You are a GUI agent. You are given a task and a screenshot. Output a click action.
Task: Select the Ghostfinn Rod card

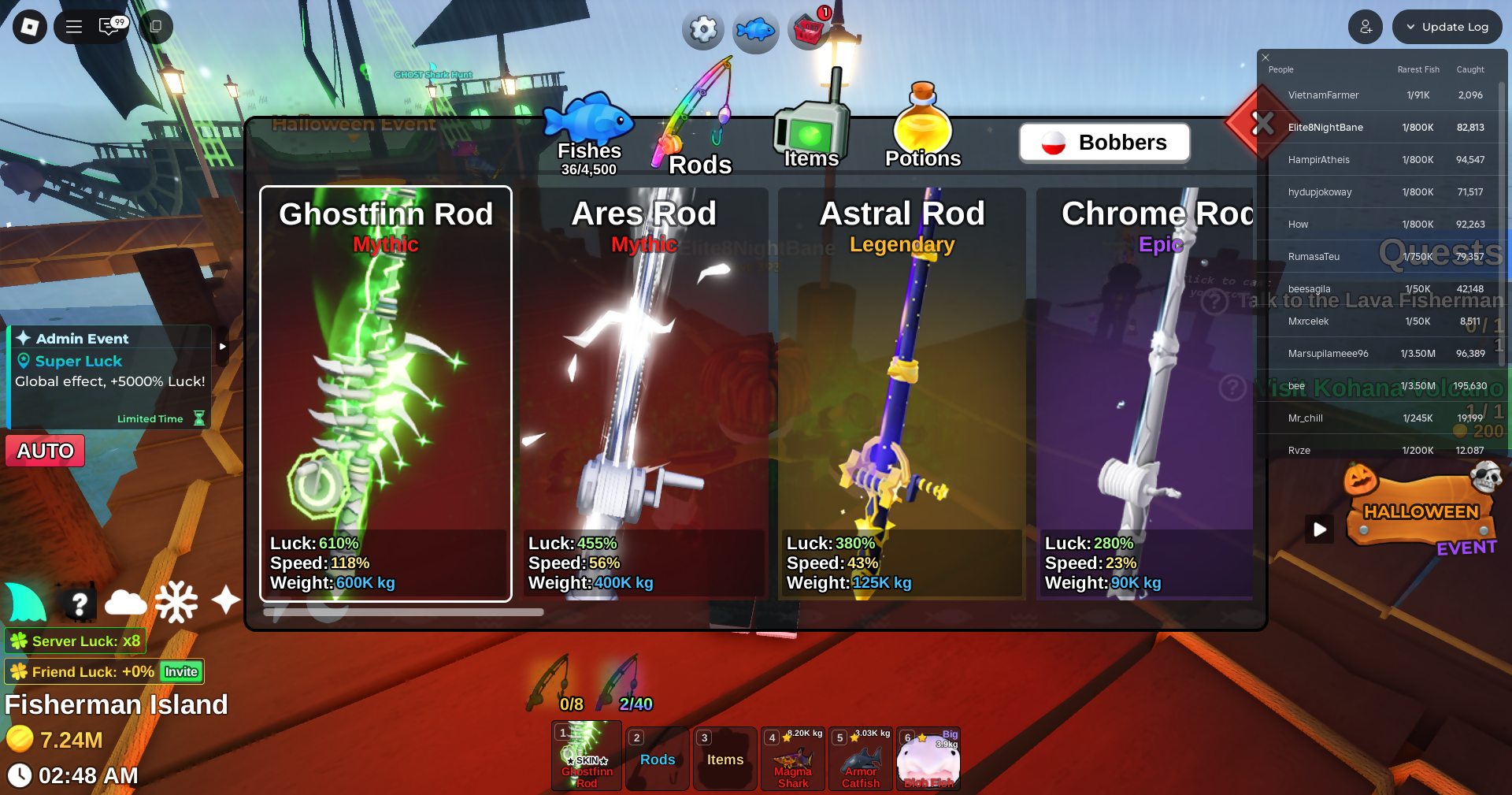coord(386,394)
